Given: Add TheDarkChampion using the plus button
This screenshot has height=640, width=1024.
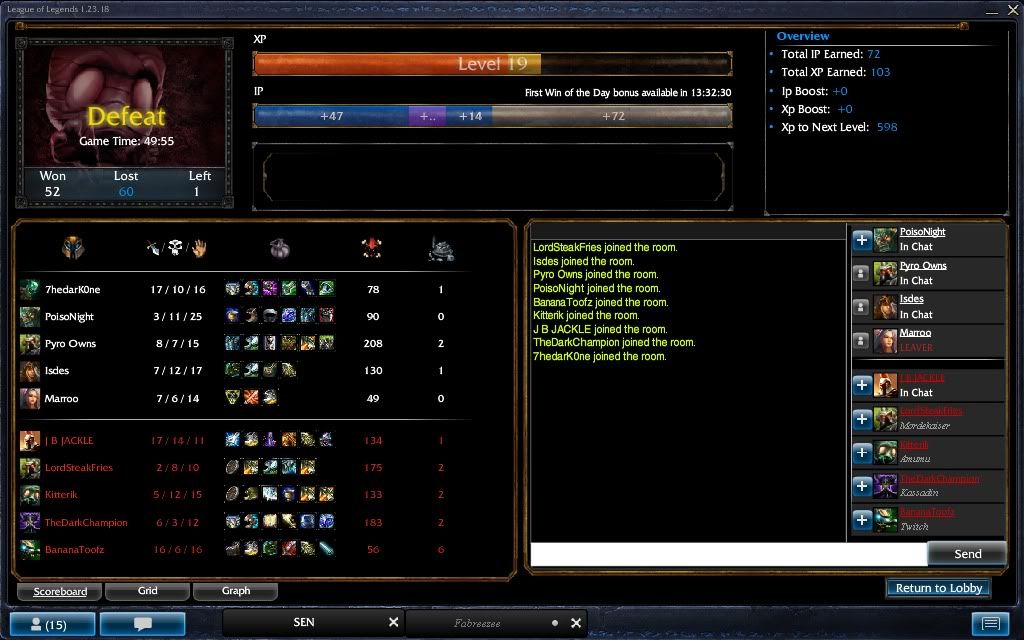Looking at the screenshot, I should pos(861,487).
